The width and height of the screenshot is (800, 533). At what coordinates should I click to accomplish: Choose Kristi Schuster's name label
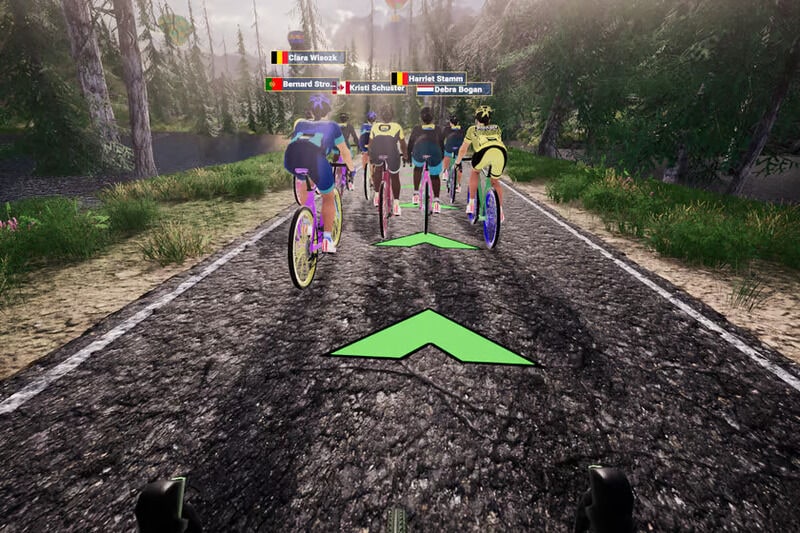coord(372,88)
